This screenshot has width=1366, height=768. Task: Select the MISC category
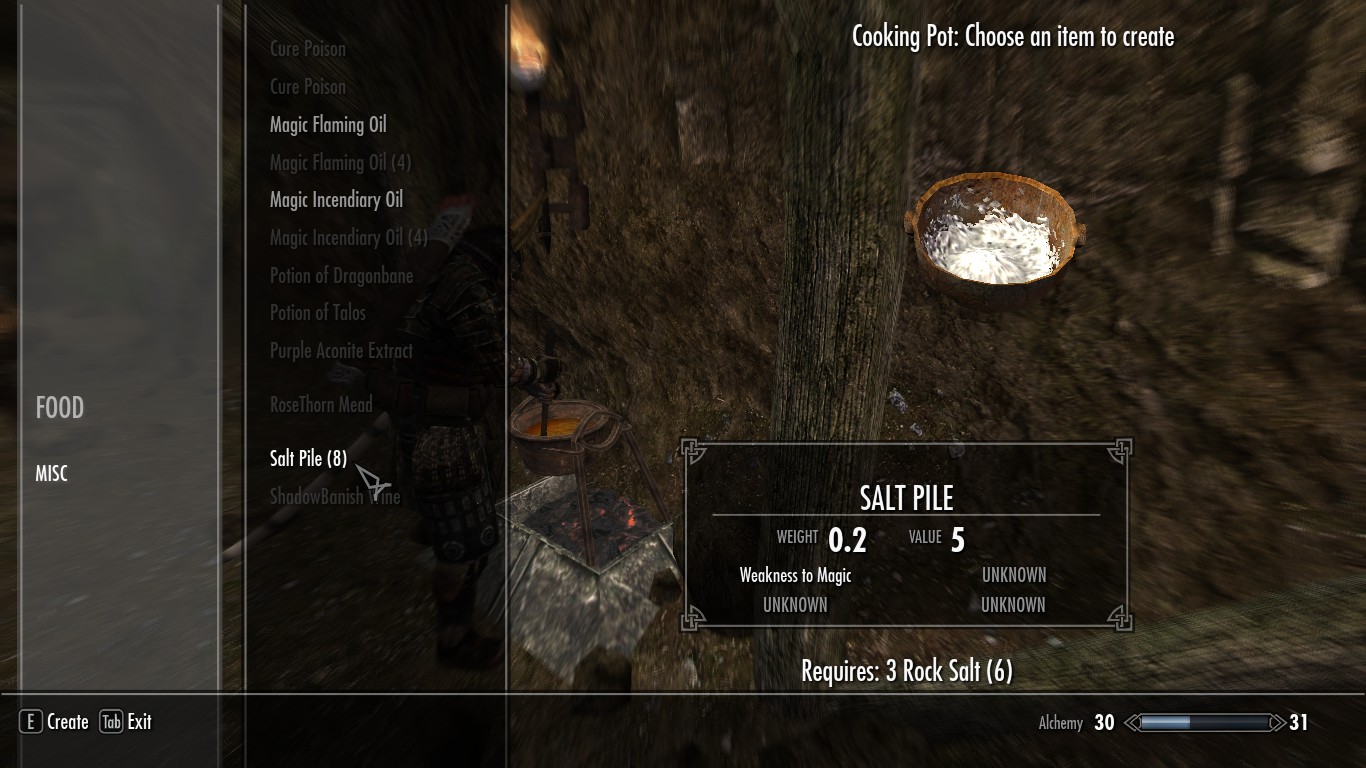52,474
